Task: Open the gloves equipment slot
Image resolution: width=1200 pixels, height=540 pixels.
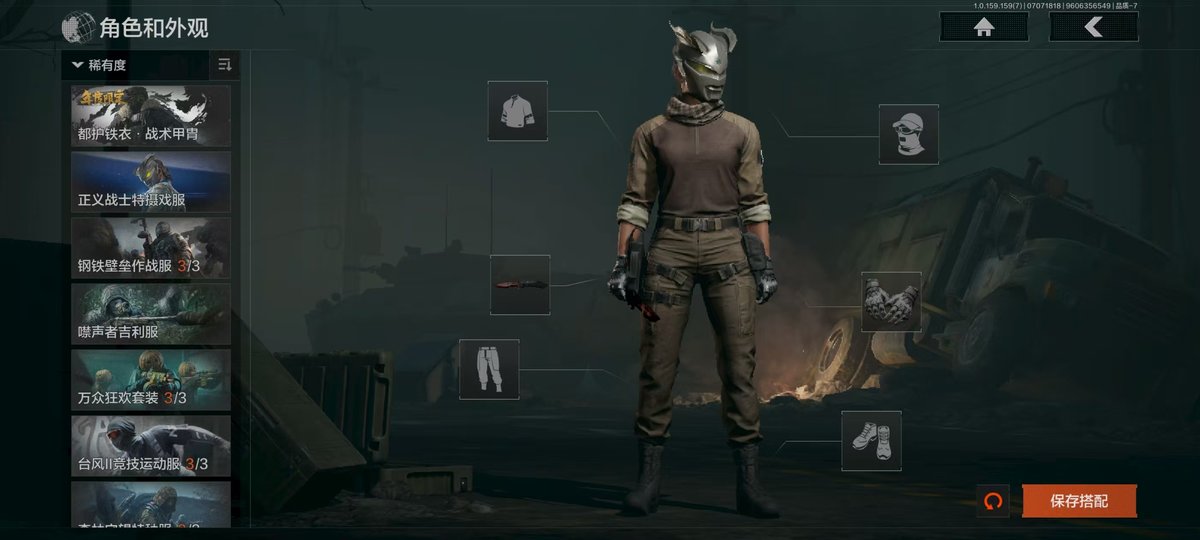Action: coord(891,301)
